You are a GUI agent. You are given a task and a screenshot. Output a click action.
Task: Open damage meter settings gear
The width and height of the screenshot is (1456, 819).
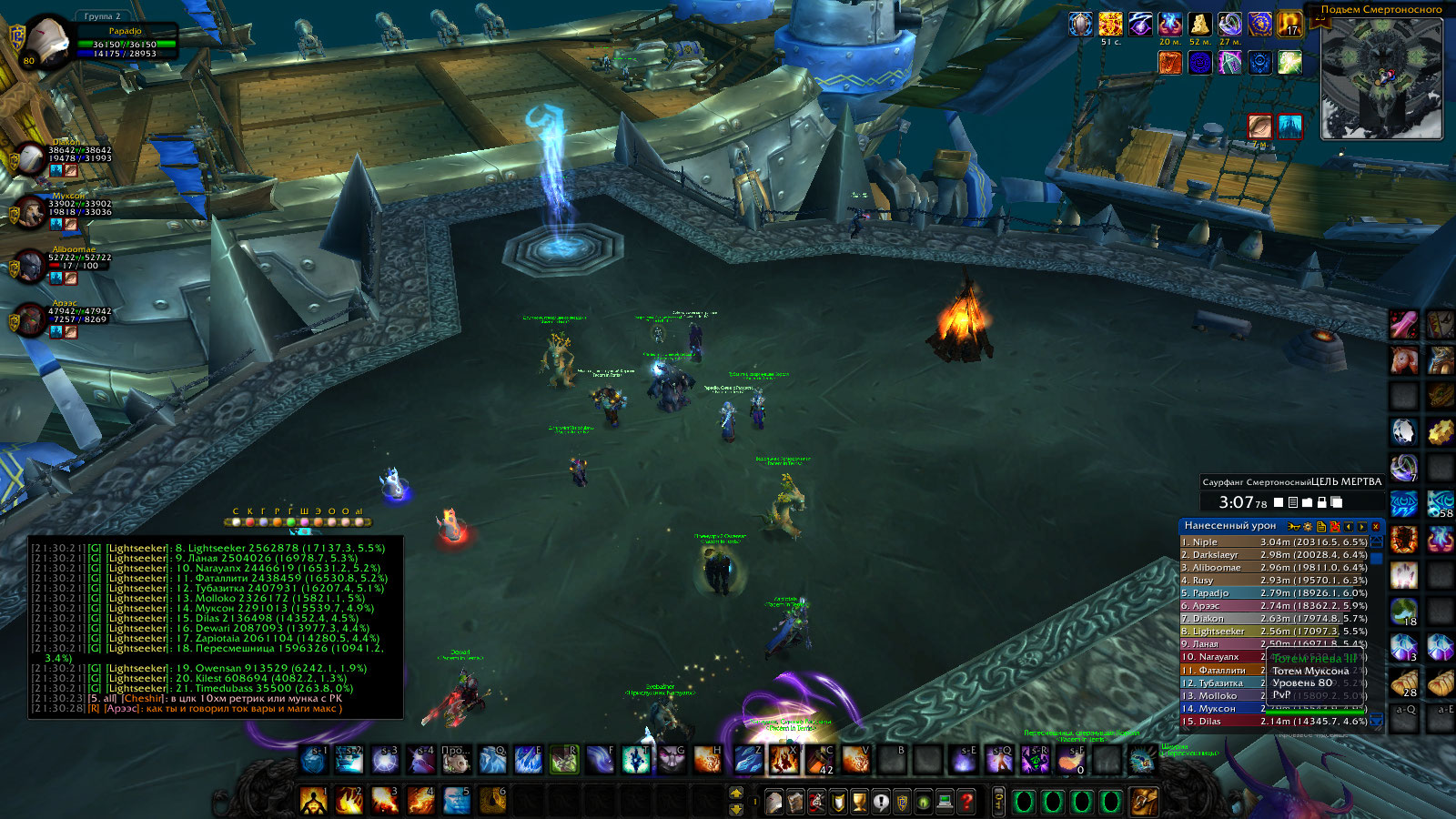click(1308, 526)
